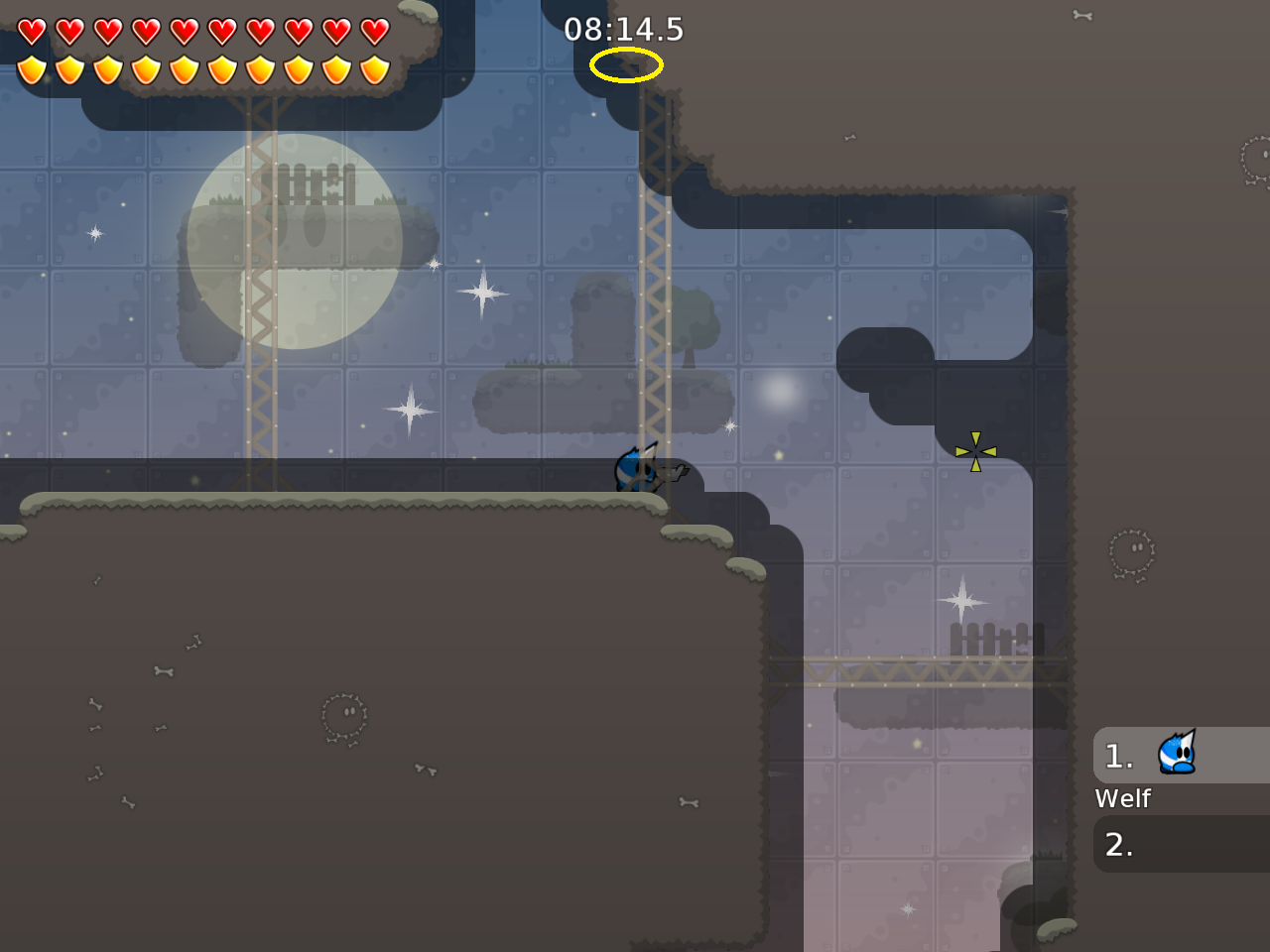The width and height of the screenshot is (1270, 952).
Task: Click the player's gun weapon
Action: tap(673, 473)
